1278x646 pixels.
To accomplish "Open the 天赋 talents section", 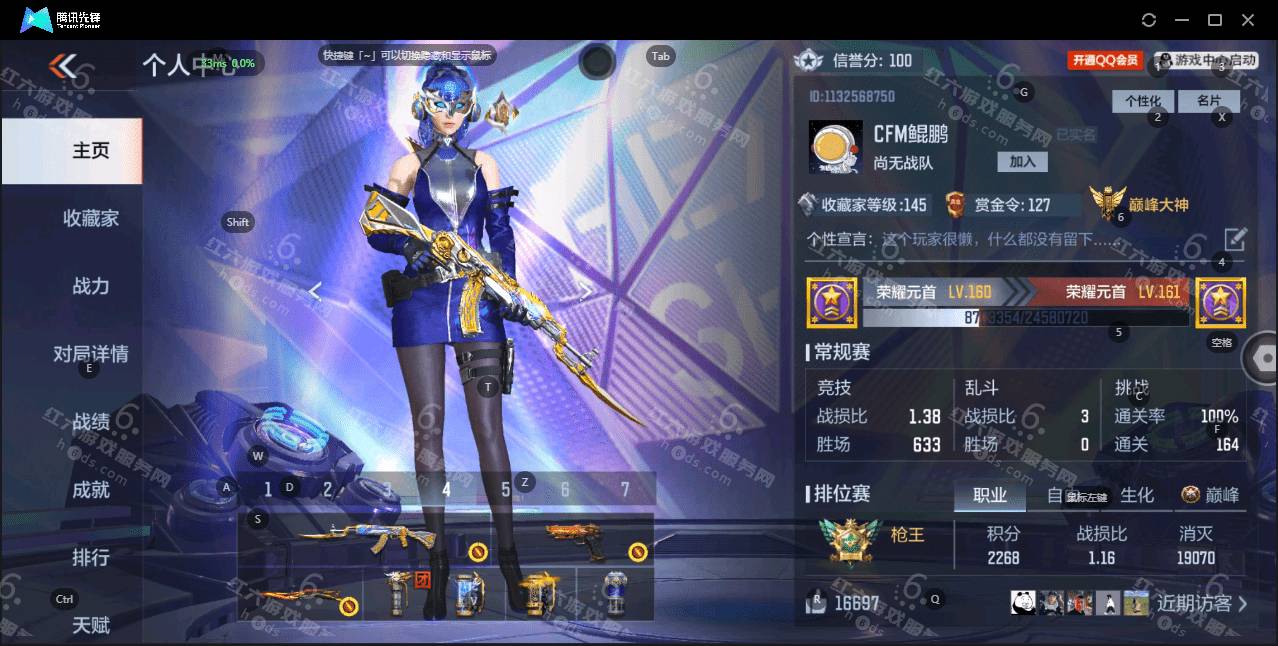I will pos(90,625).
